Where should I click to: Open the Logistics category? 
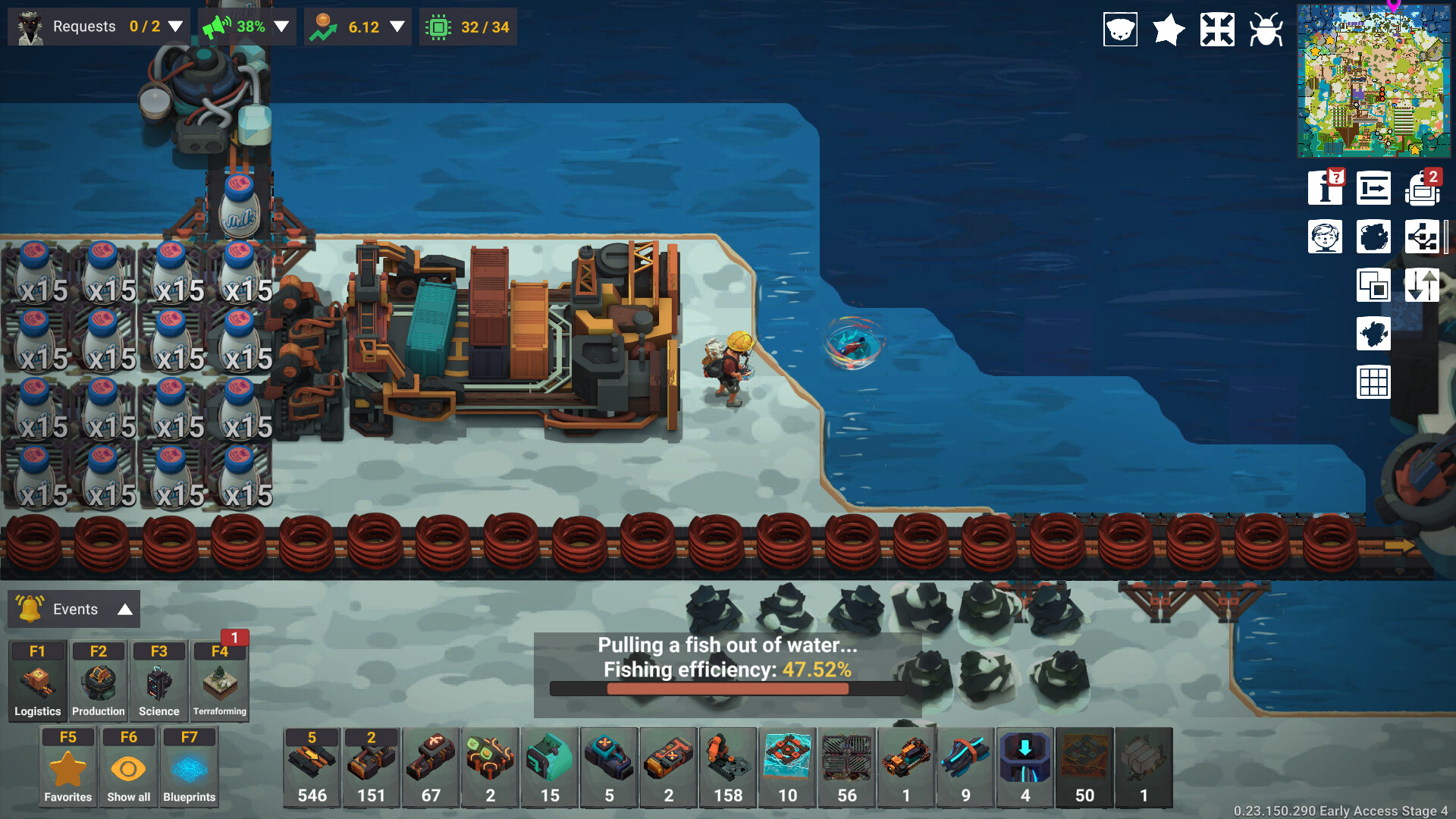[x=37, y=680]
